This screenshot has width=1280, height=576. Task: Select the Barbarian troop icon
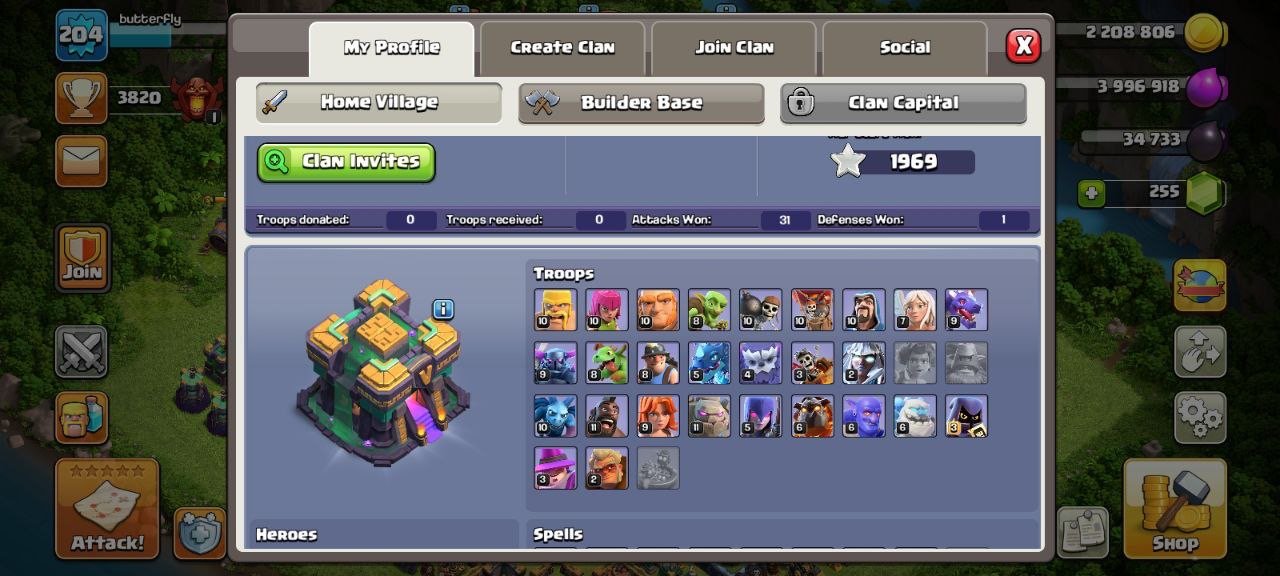[x=555, y=310]
